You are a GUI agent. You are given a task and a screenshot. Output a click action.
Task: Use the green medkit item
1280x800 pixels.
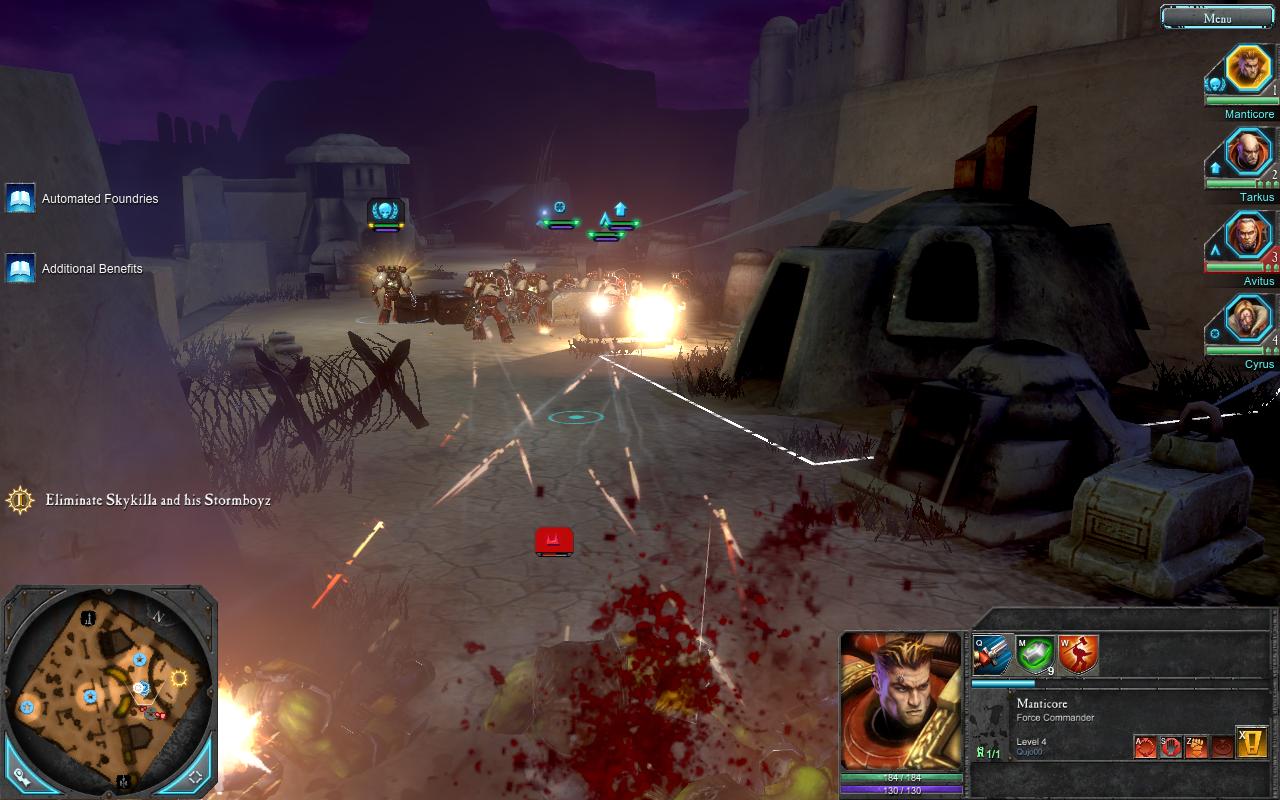pyautogui.click(x=1035, y=655)
